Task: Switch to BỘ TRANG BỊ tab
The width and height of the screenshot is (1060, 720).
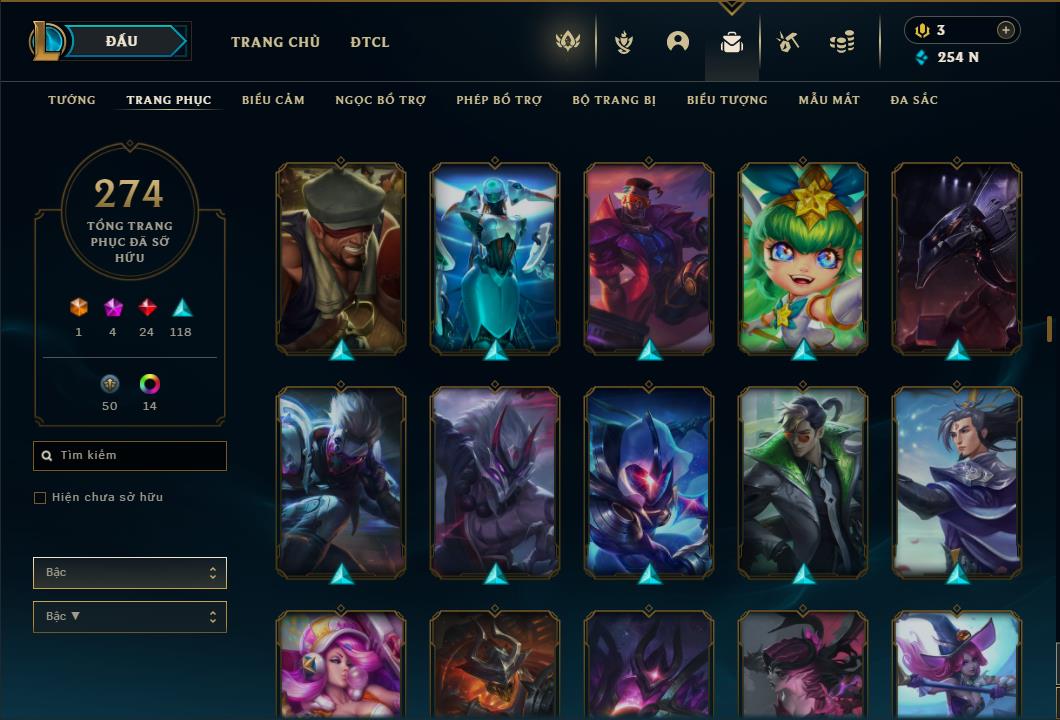Action: 614,100
